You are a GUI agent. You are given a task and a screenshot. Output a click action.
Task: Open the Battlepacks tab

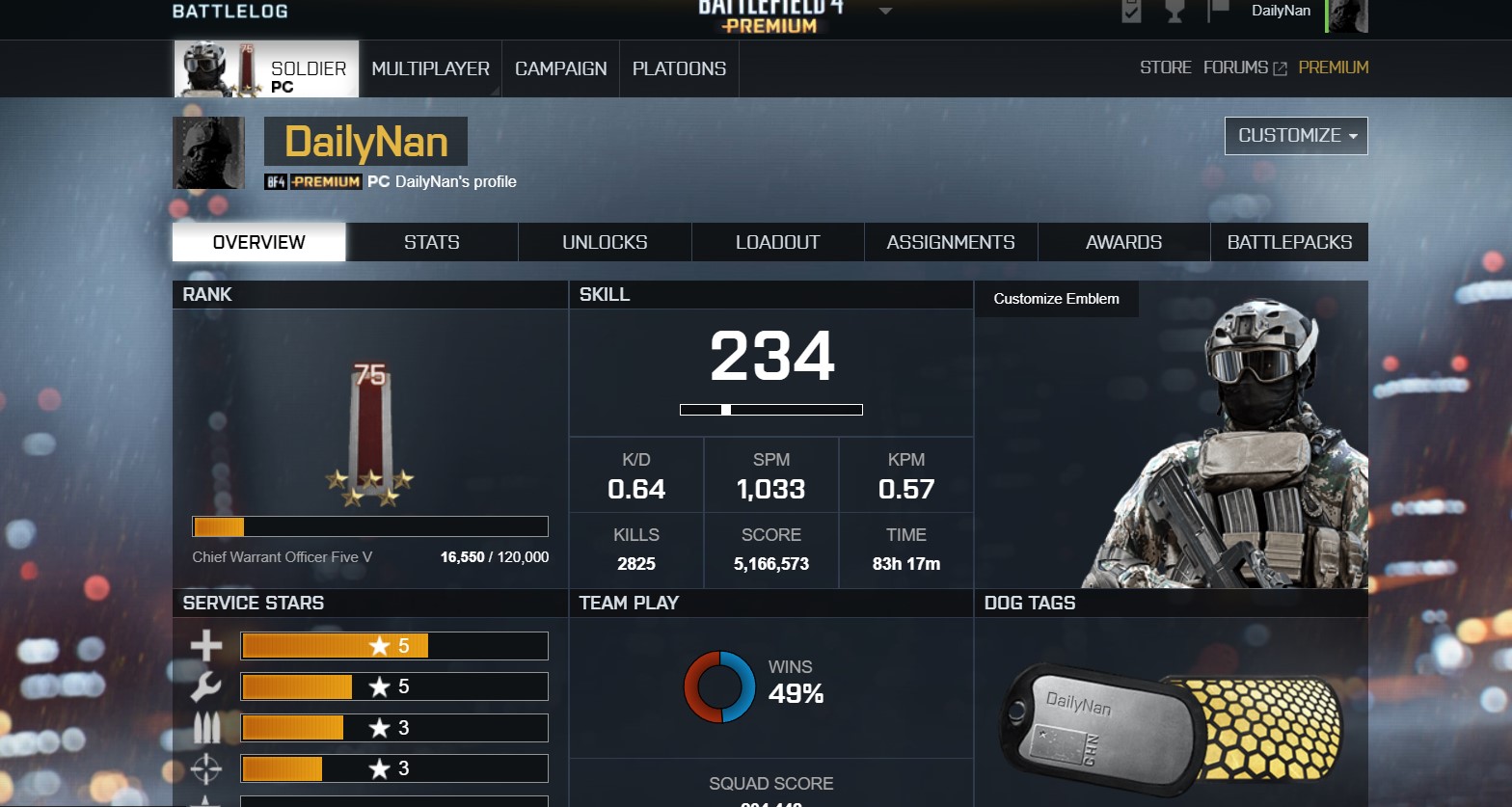point(1289,242)
